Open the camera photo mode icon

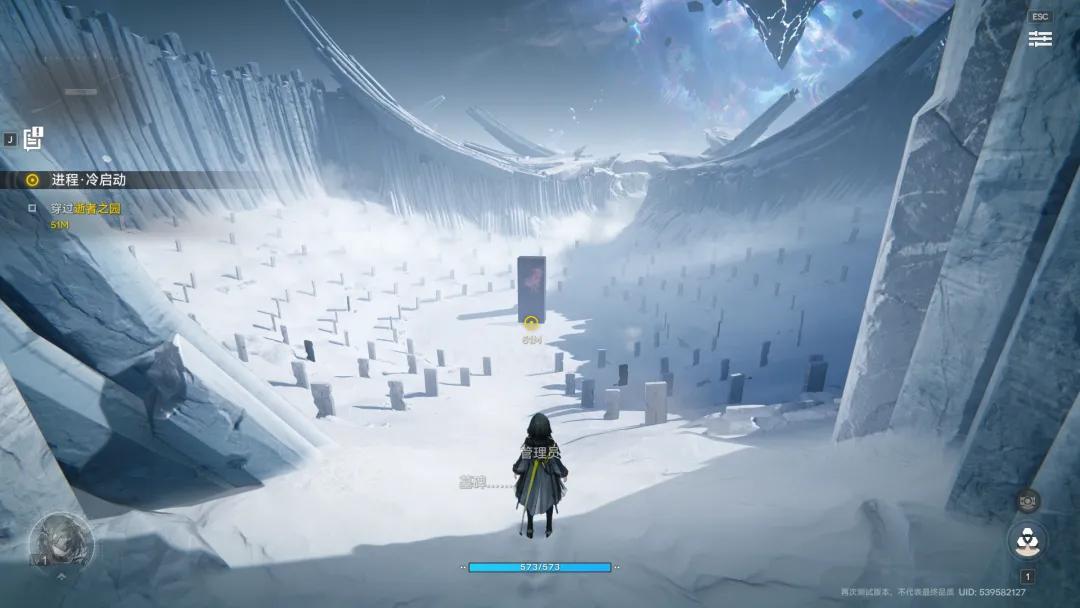1027,501
